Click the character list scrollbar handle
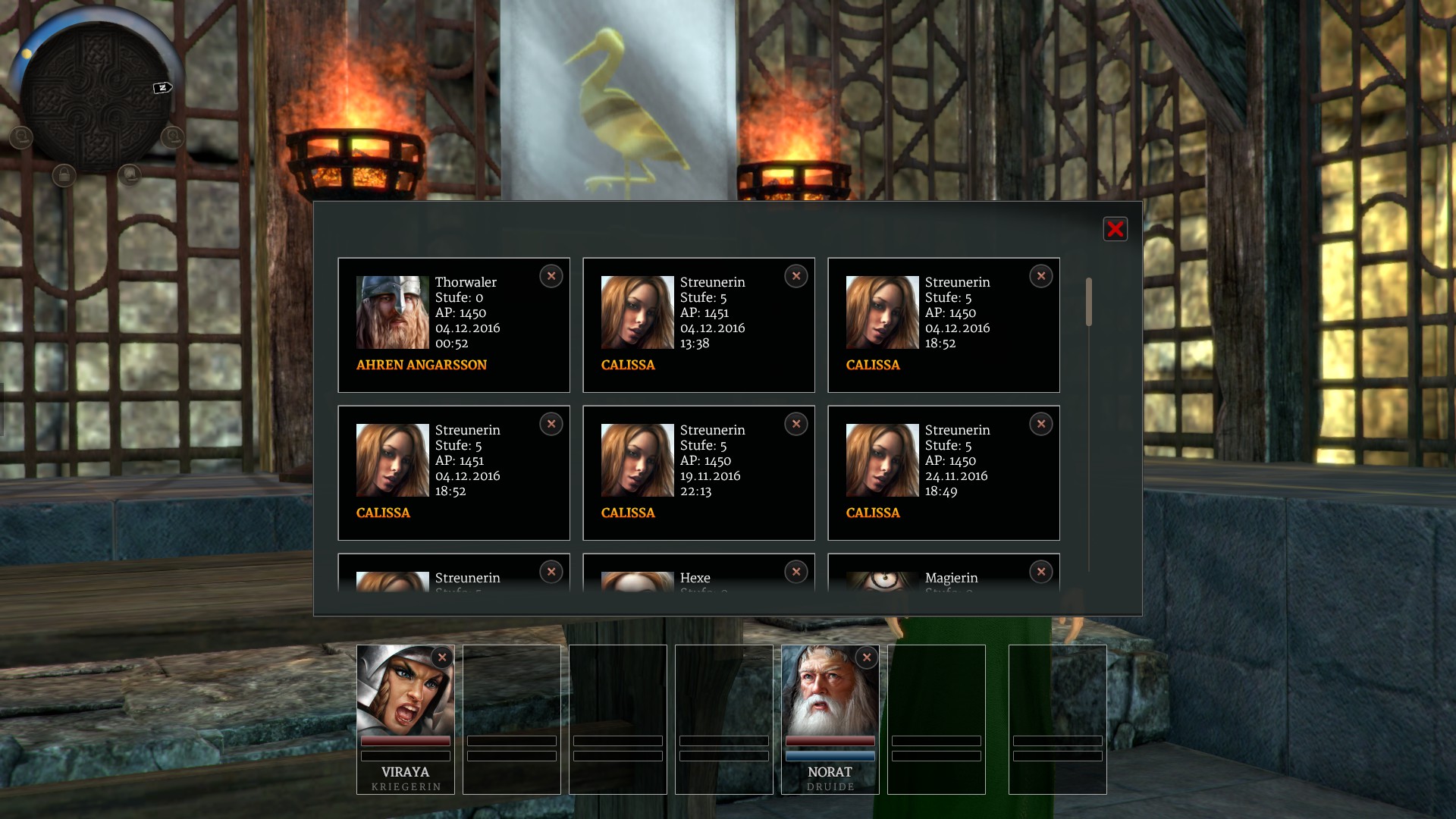The width and height of the screenshot is (1456, 819). click(1089, 302)
